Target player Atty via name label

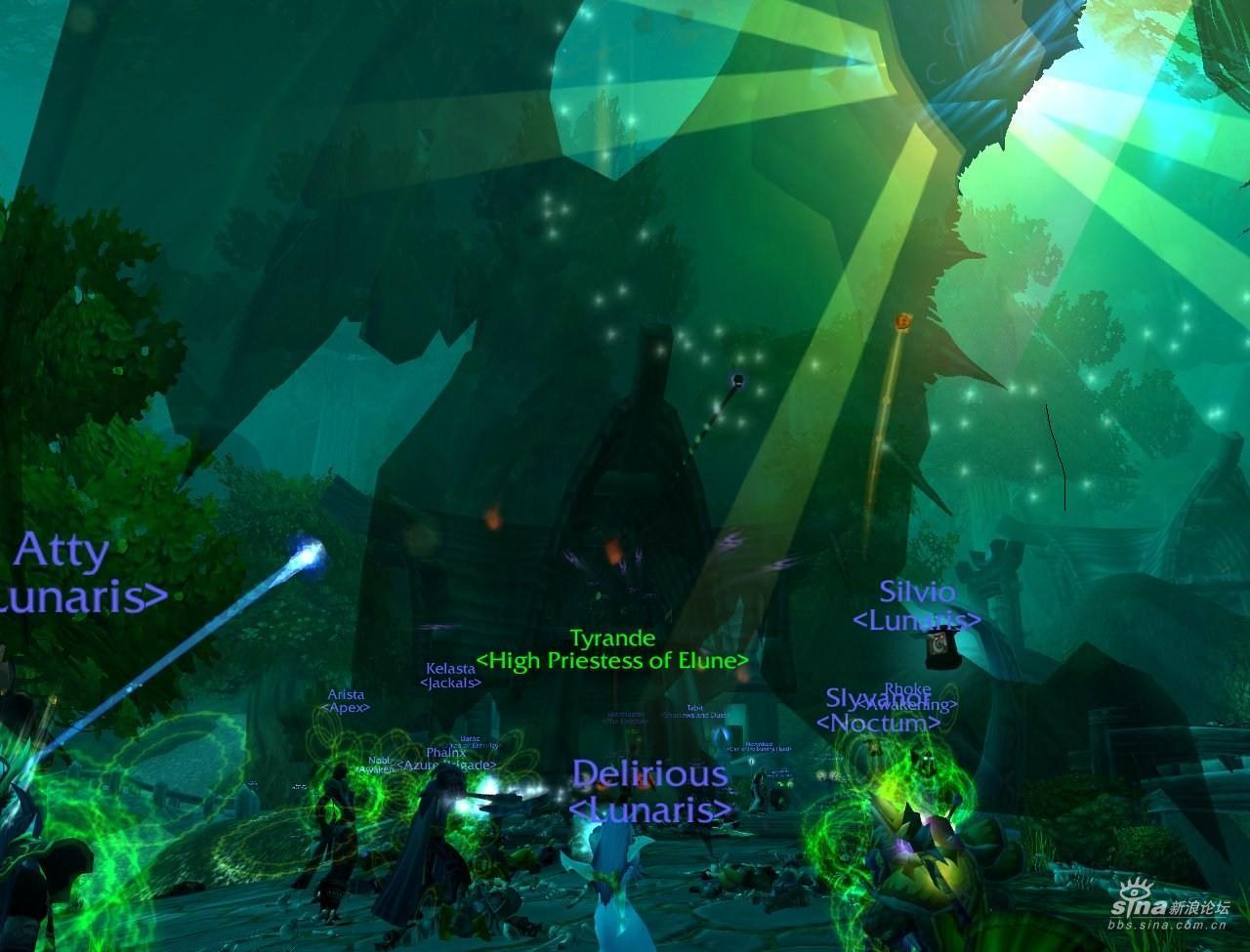click(61, 553)
